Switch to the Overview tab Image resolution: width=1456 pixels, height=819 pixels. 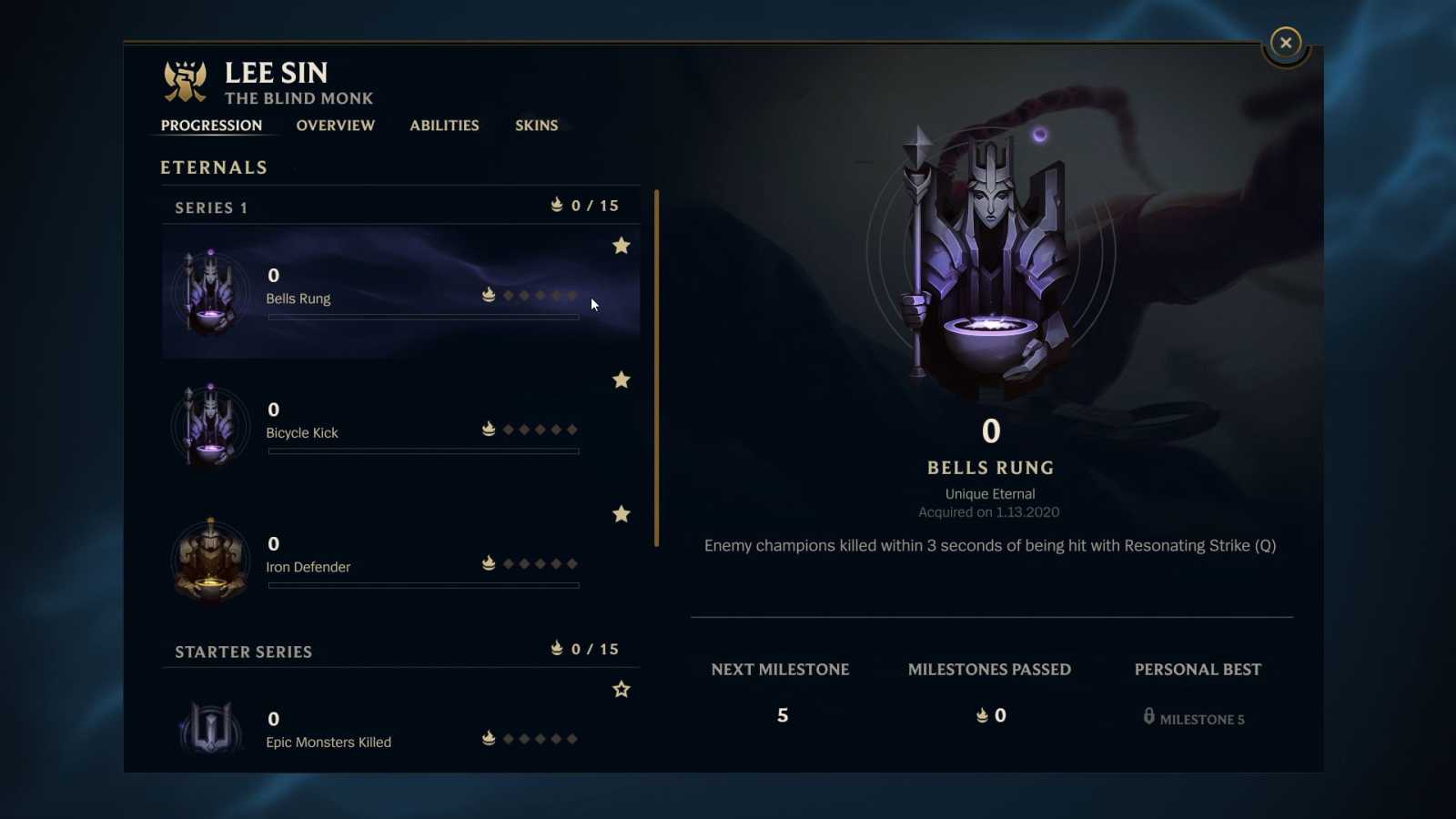pos(335,126)
